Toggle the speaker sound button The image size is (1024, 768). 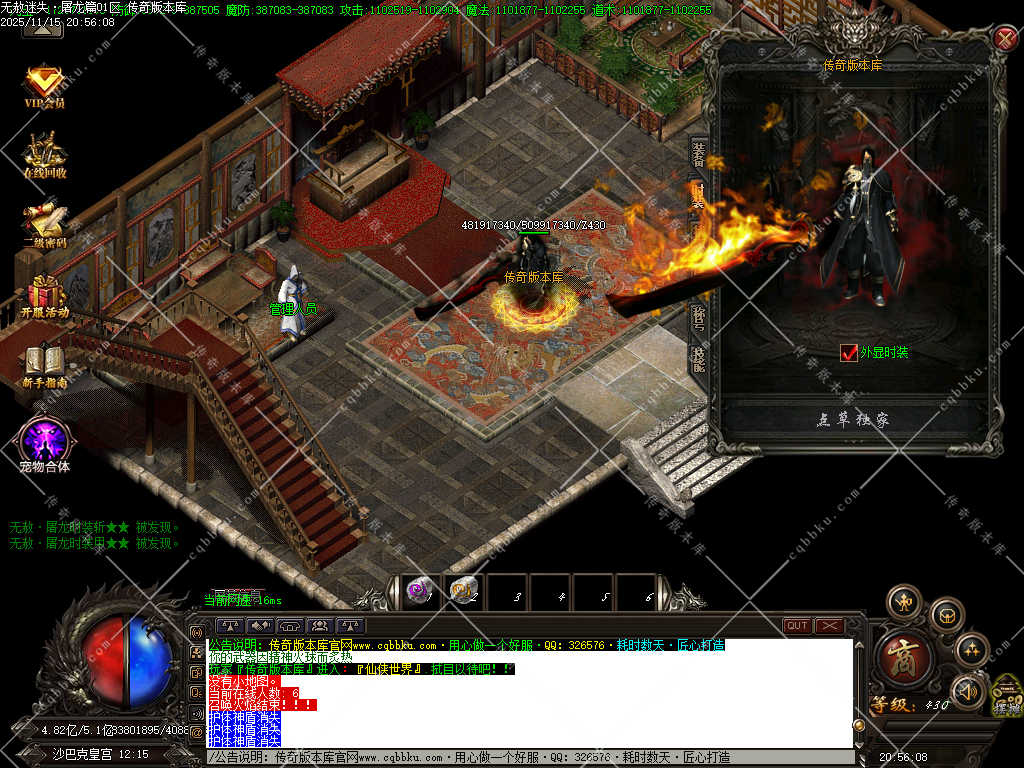(x=968, y=690)
